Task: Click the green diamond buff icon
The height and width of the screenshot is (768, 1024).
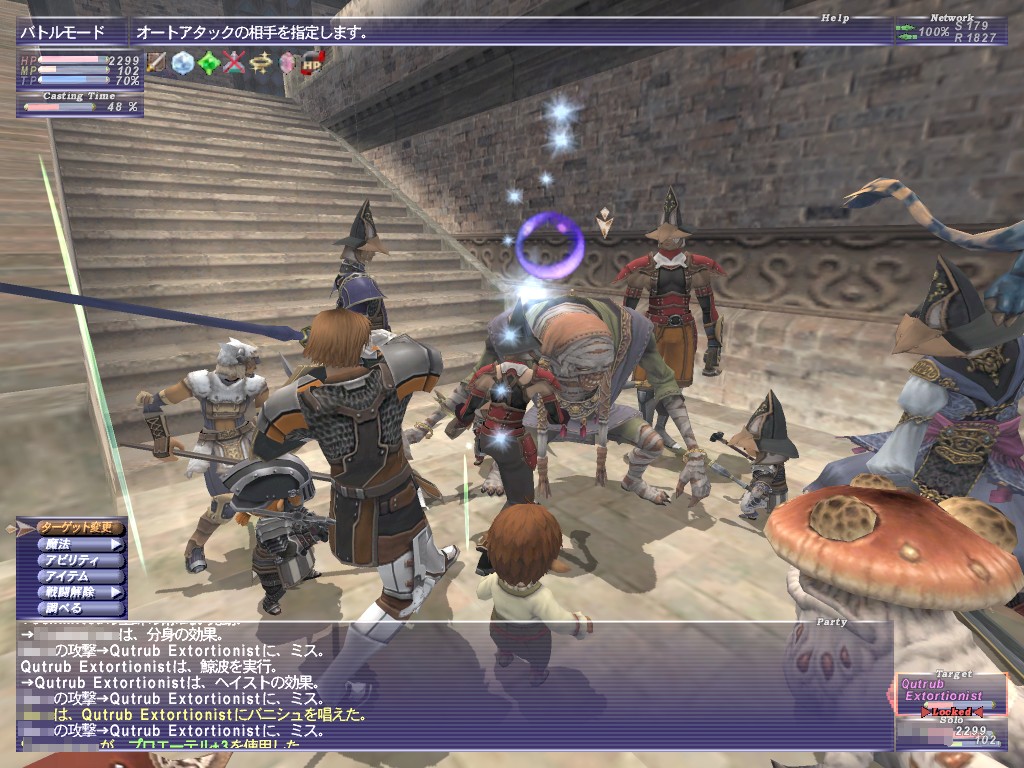Action: click(x=208, y=62)
